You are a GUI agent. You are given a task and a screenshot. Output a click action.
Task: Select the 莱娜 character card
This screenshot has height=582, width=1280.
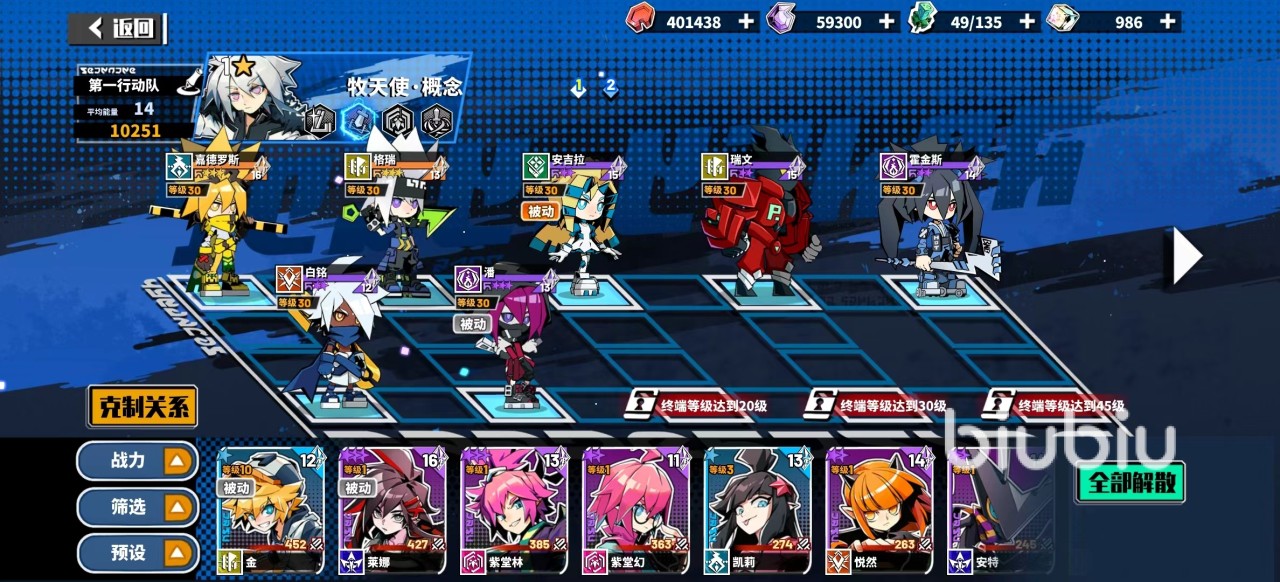click(392, 510)
